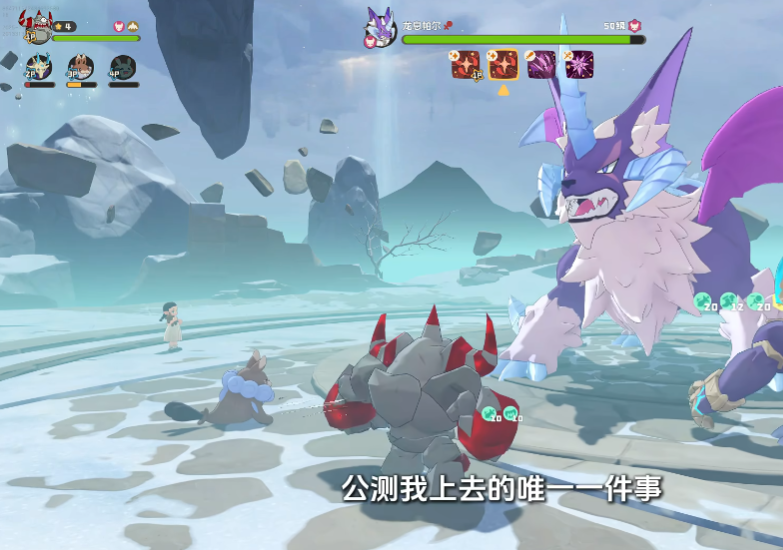The width and height of the screenshot is (783, 550).
Task: Select the 3P brown fox portrait
Action: coord(81,68)
